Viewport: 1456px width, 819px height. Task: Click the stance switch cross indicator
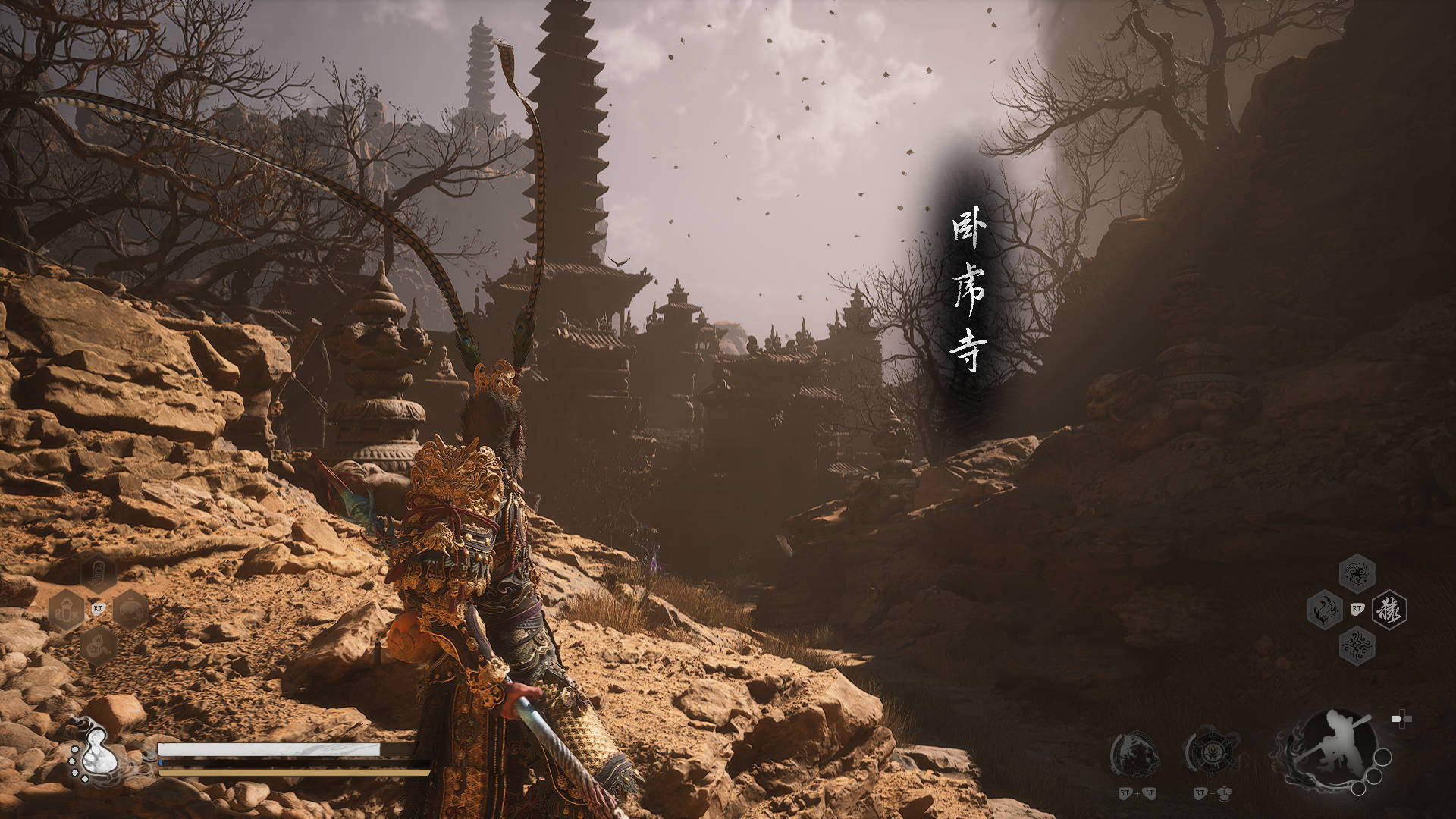pos(1401,720)
